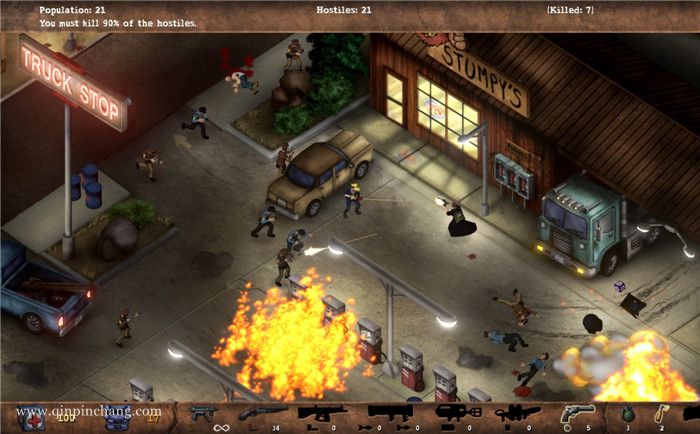
Task: Select the rocket launcher silhouette slot
Action: coord(389,412)
